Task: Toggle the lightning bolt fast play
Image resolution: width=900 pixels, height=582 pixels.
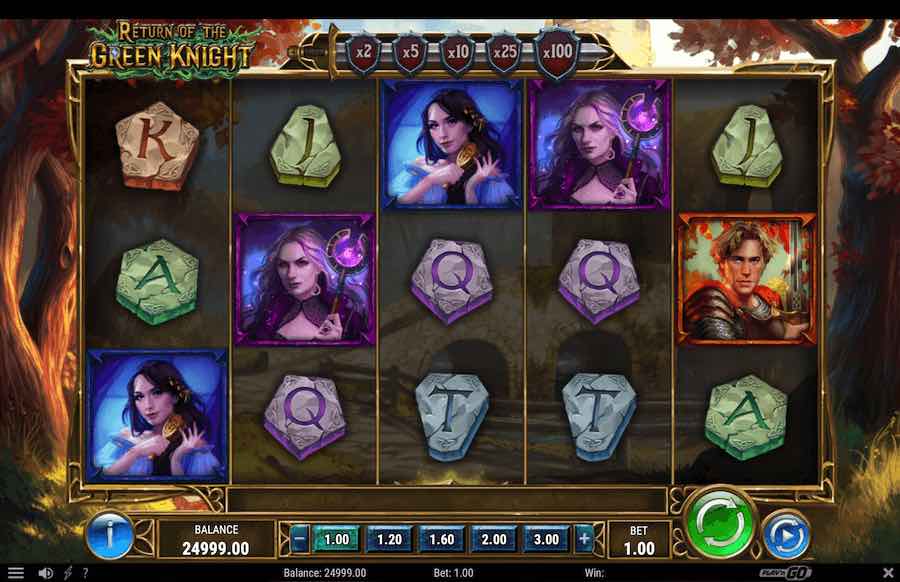Action: [x=68, y=573]
